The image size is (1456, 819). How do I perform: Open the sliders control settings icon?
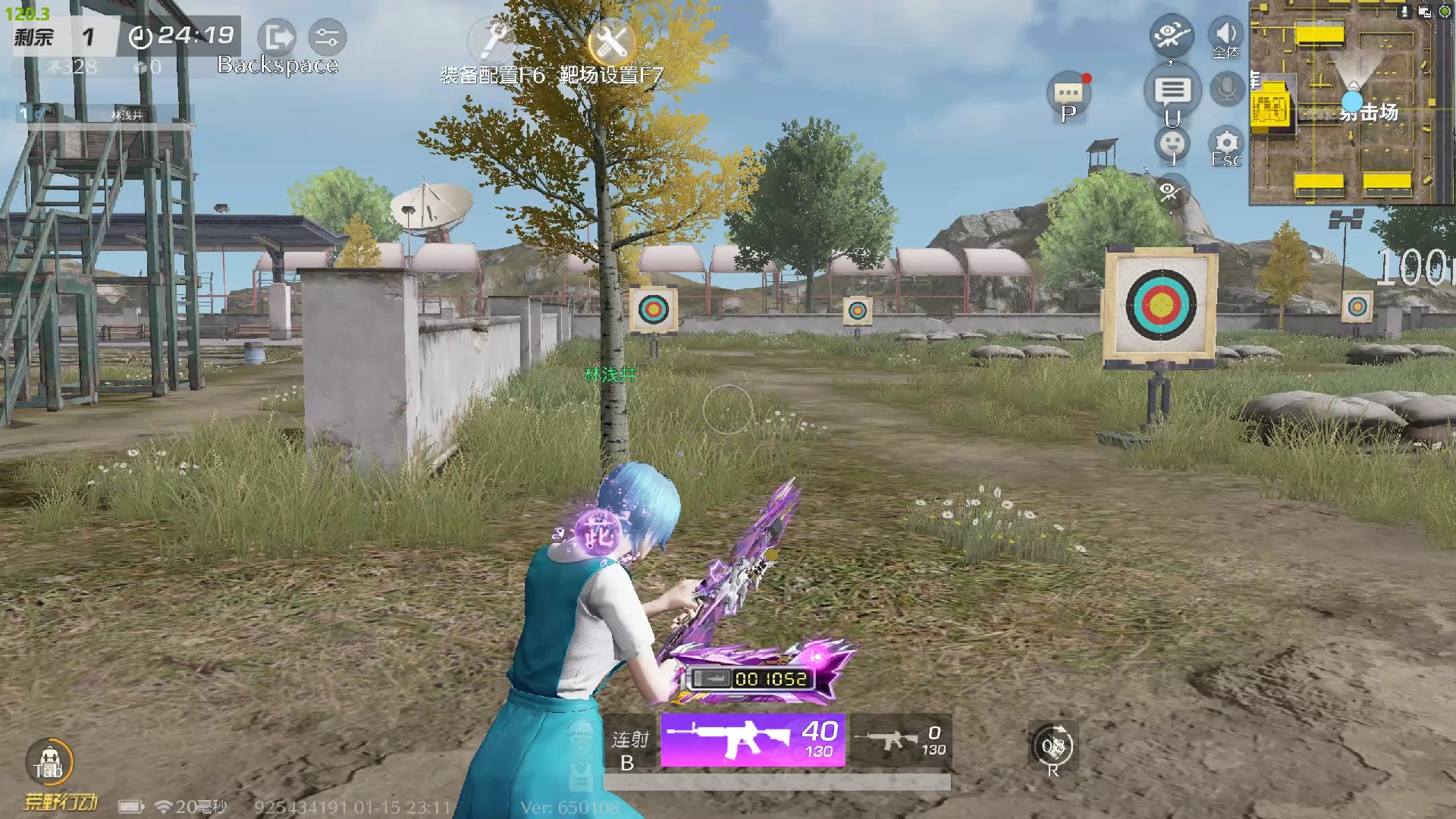[328, 36]
